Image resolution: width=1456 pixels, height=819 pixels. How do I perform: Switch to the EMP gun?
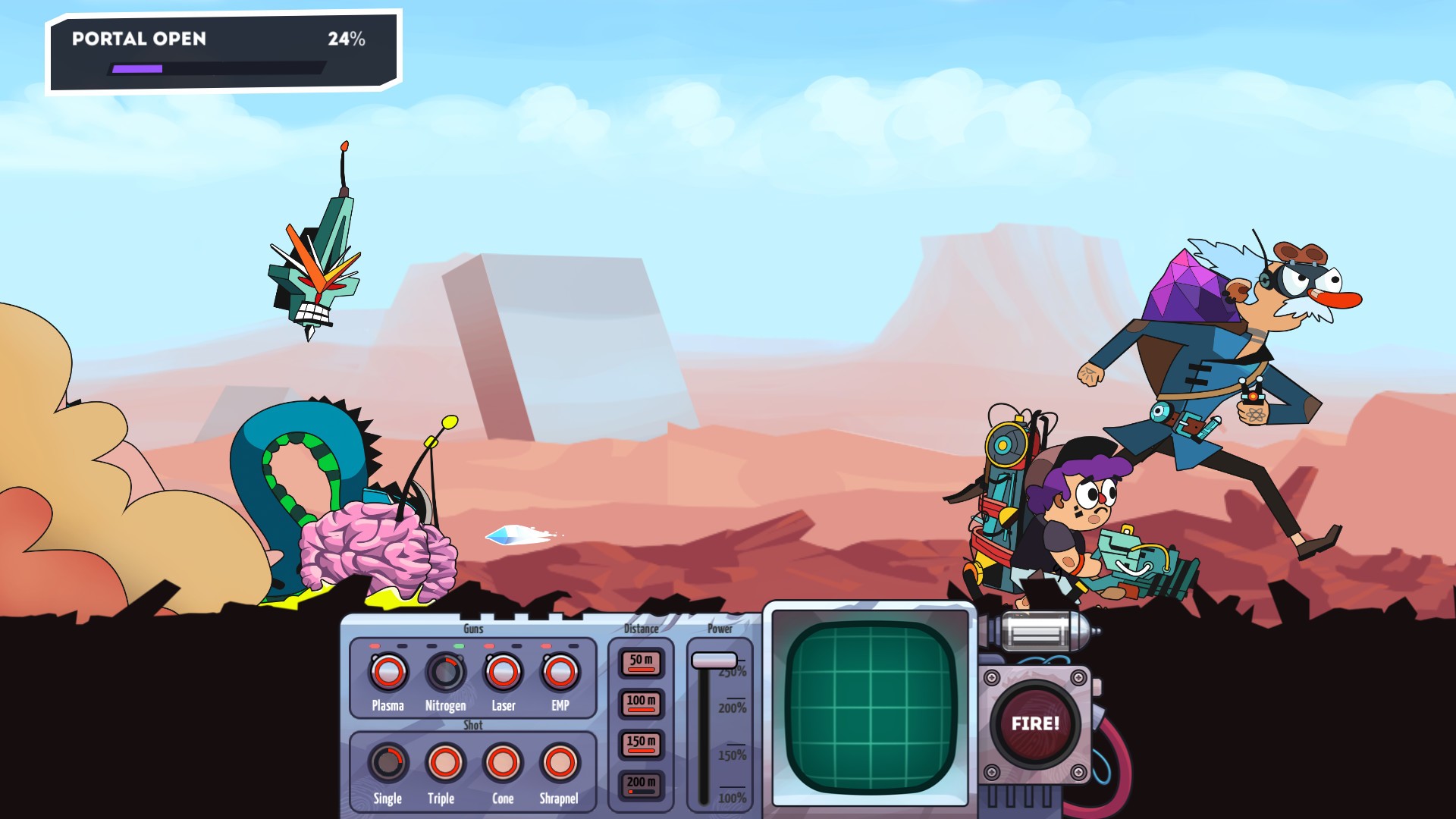coord(559,673)
